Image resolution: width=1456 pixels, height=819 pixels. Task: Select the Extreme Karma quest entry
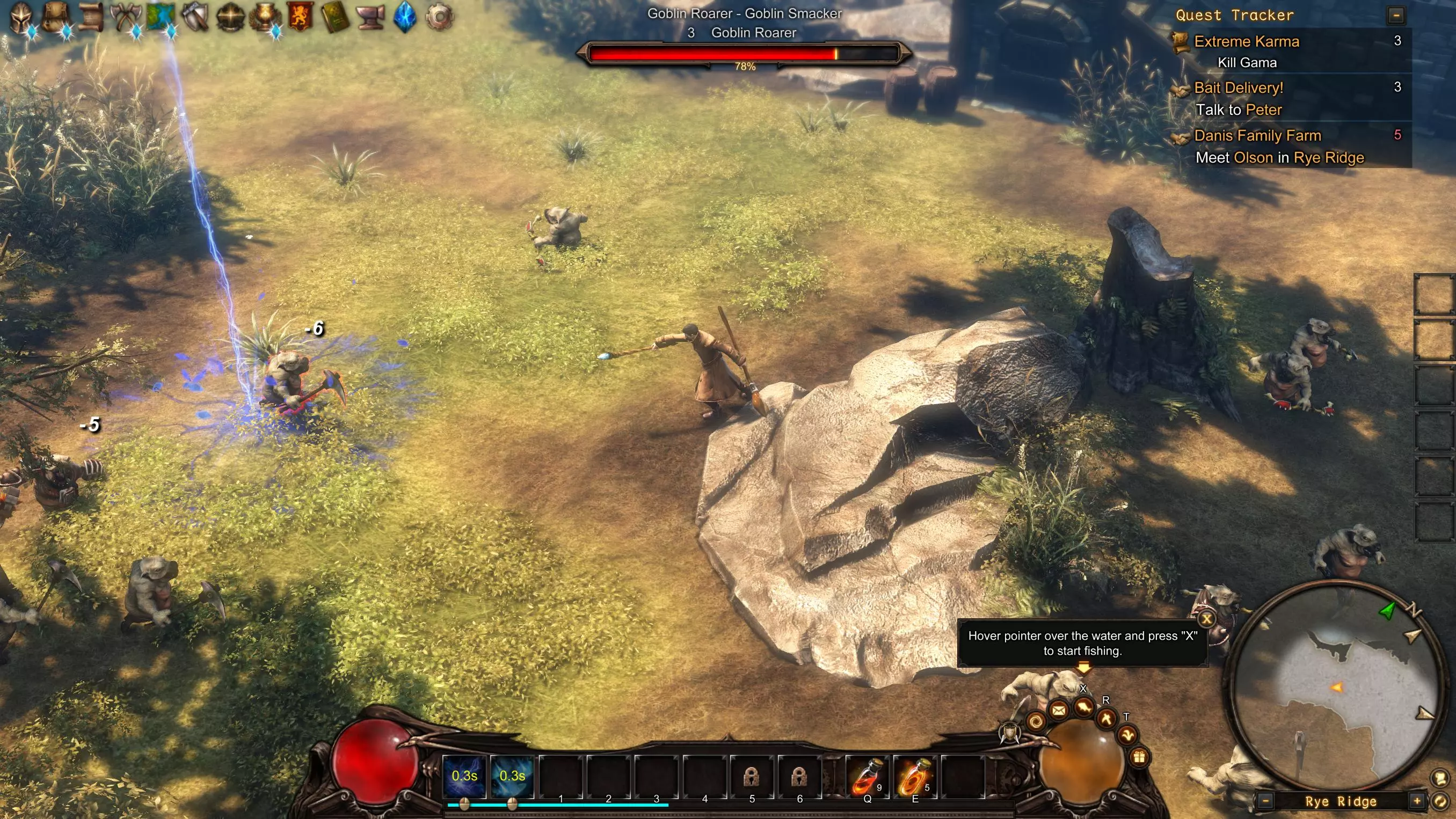tap(1246, 41)
